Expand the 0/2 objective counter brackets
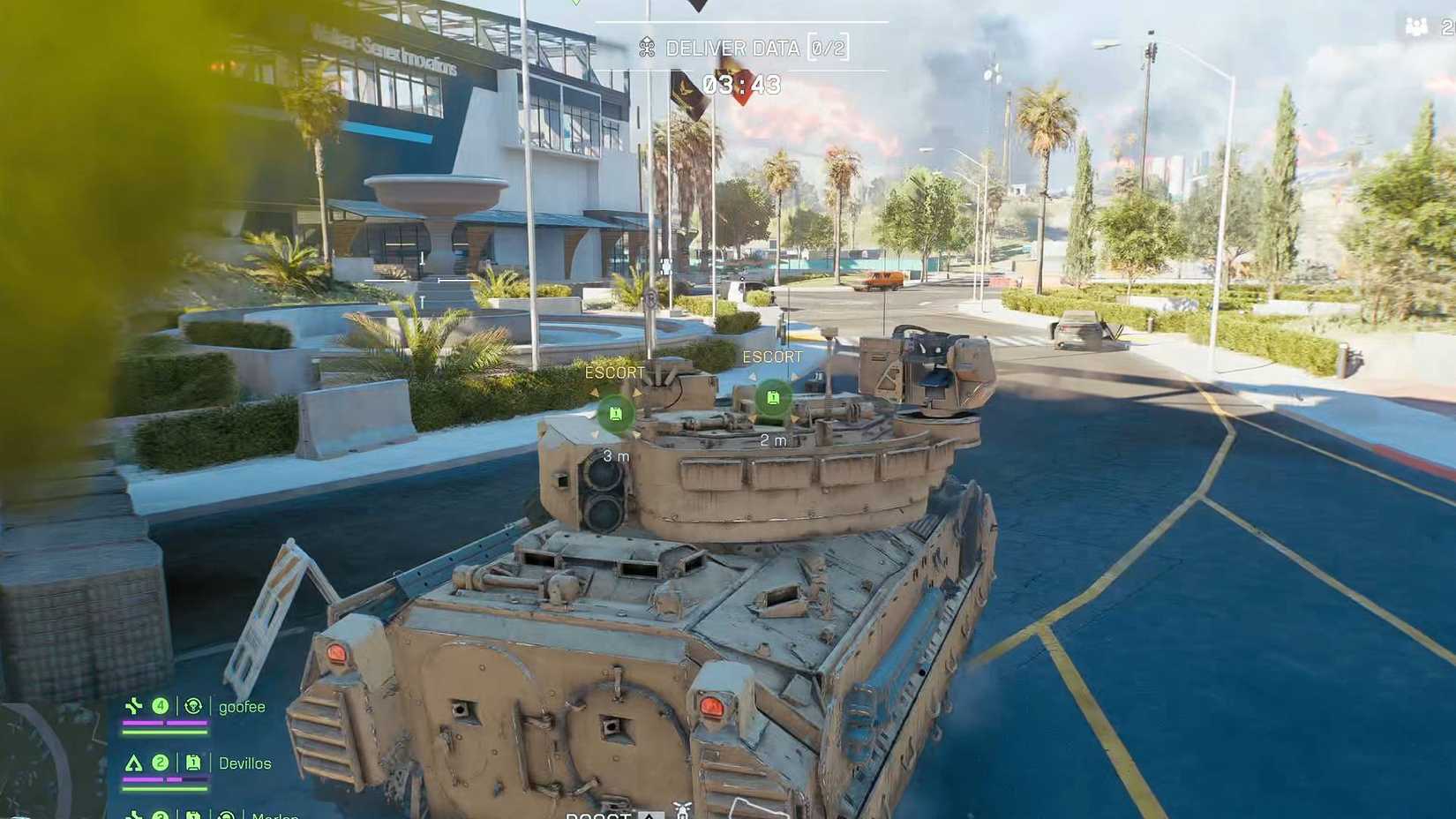Image resolution: width=1456 pixels, height=819 pixels. pyautogui.click(x=828, y=49)
